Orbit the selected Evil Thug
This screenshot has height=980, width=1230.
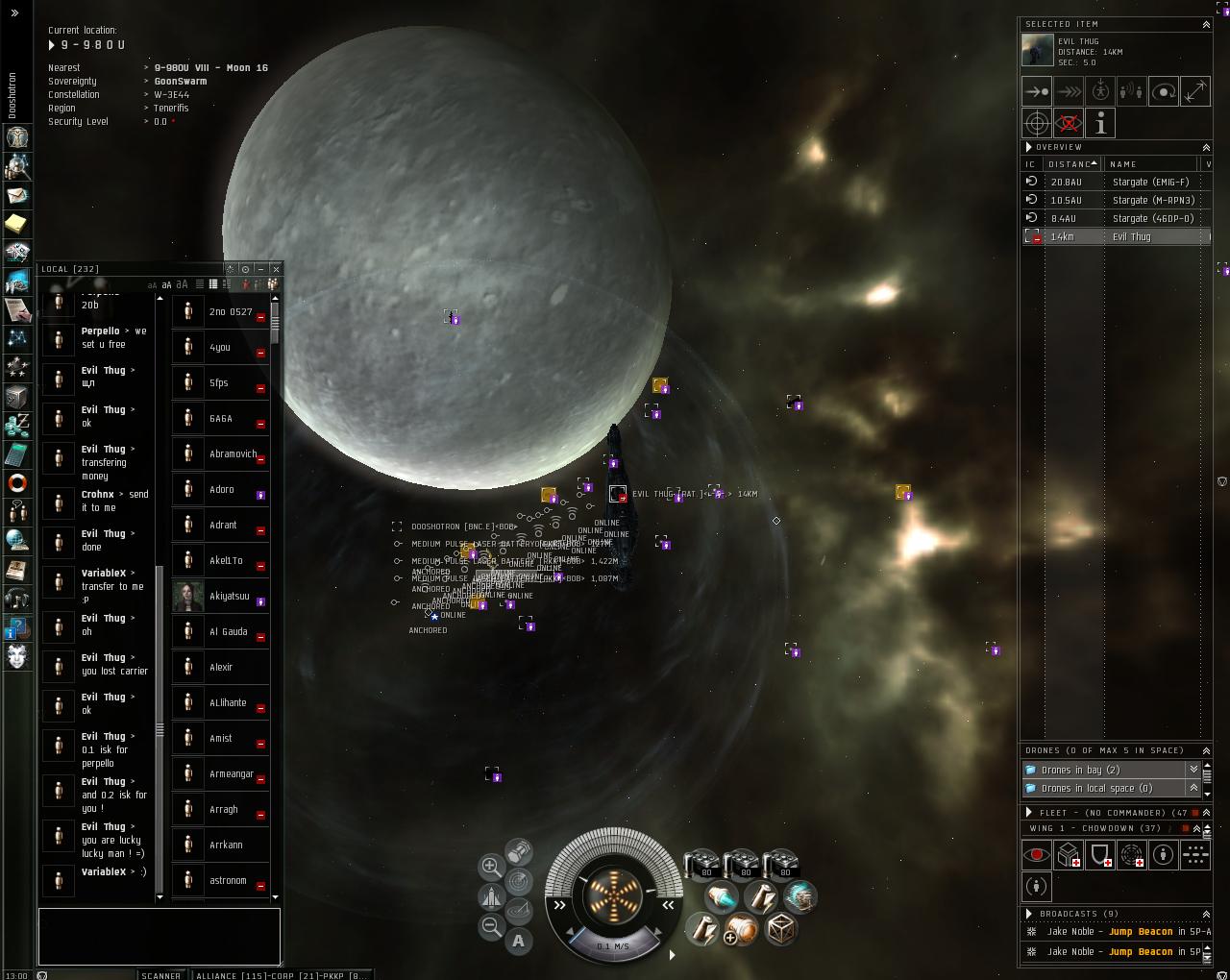[1164, 91]
